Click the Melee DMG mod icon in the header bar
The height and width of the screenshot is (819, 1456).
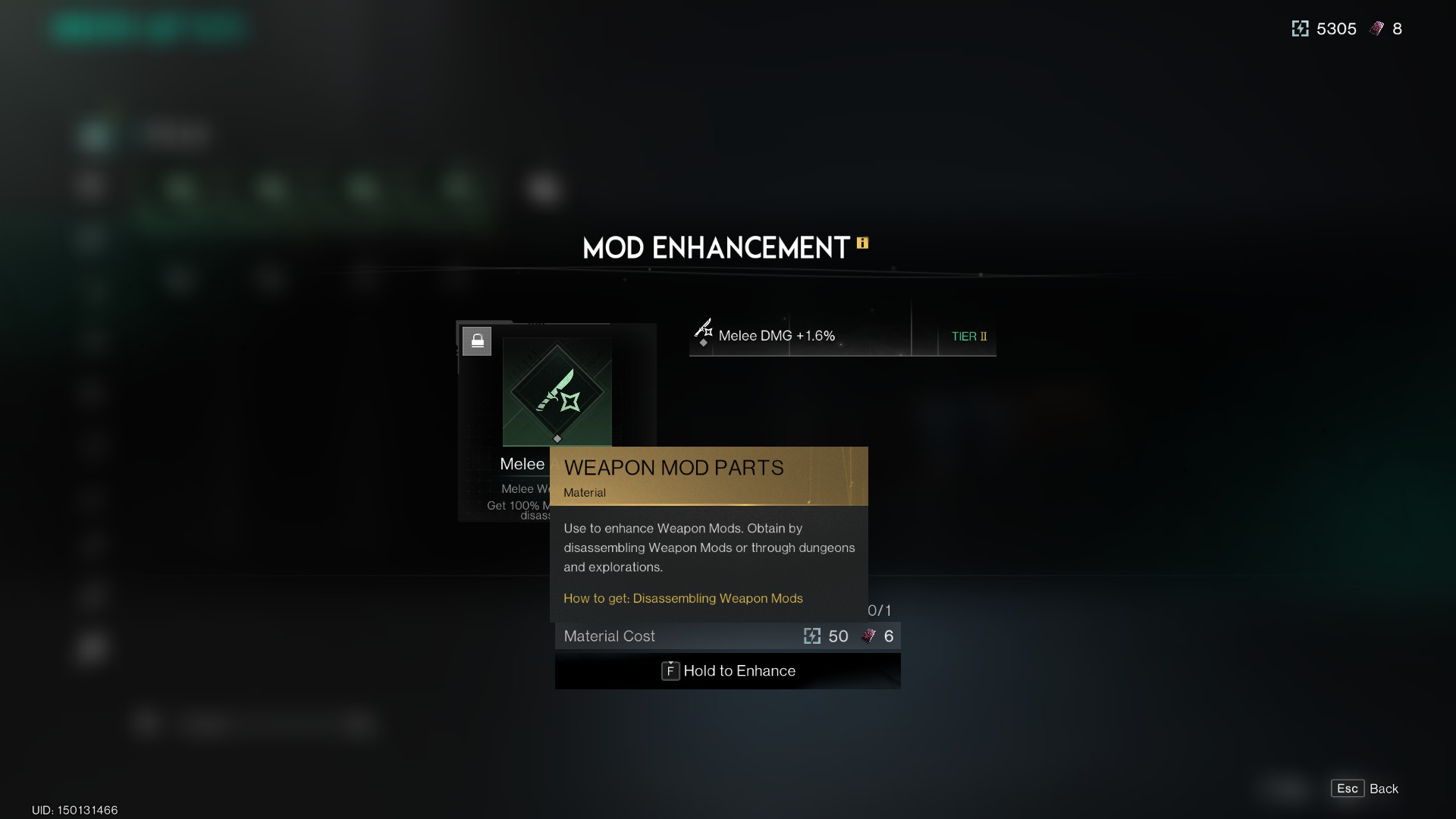pos(704,330)
